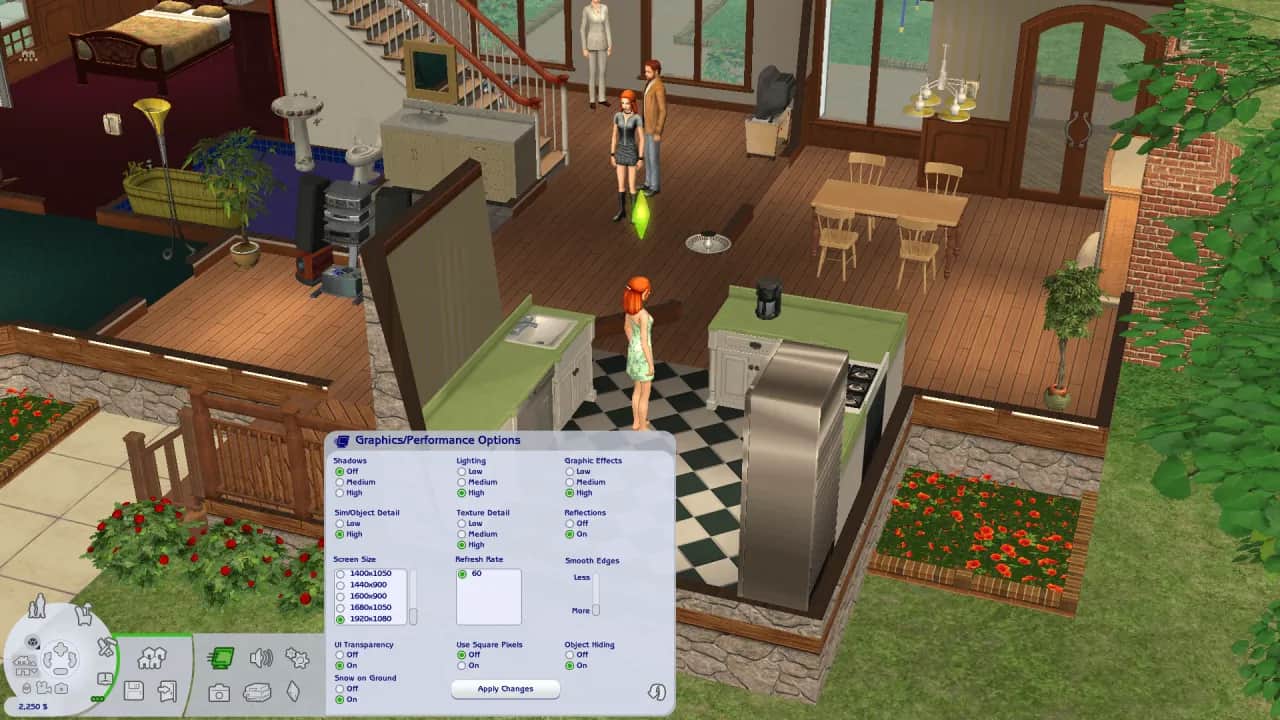Save the game using the floppy disk icon
This screenshot has height=720, width=1280.
click(134, 691)
